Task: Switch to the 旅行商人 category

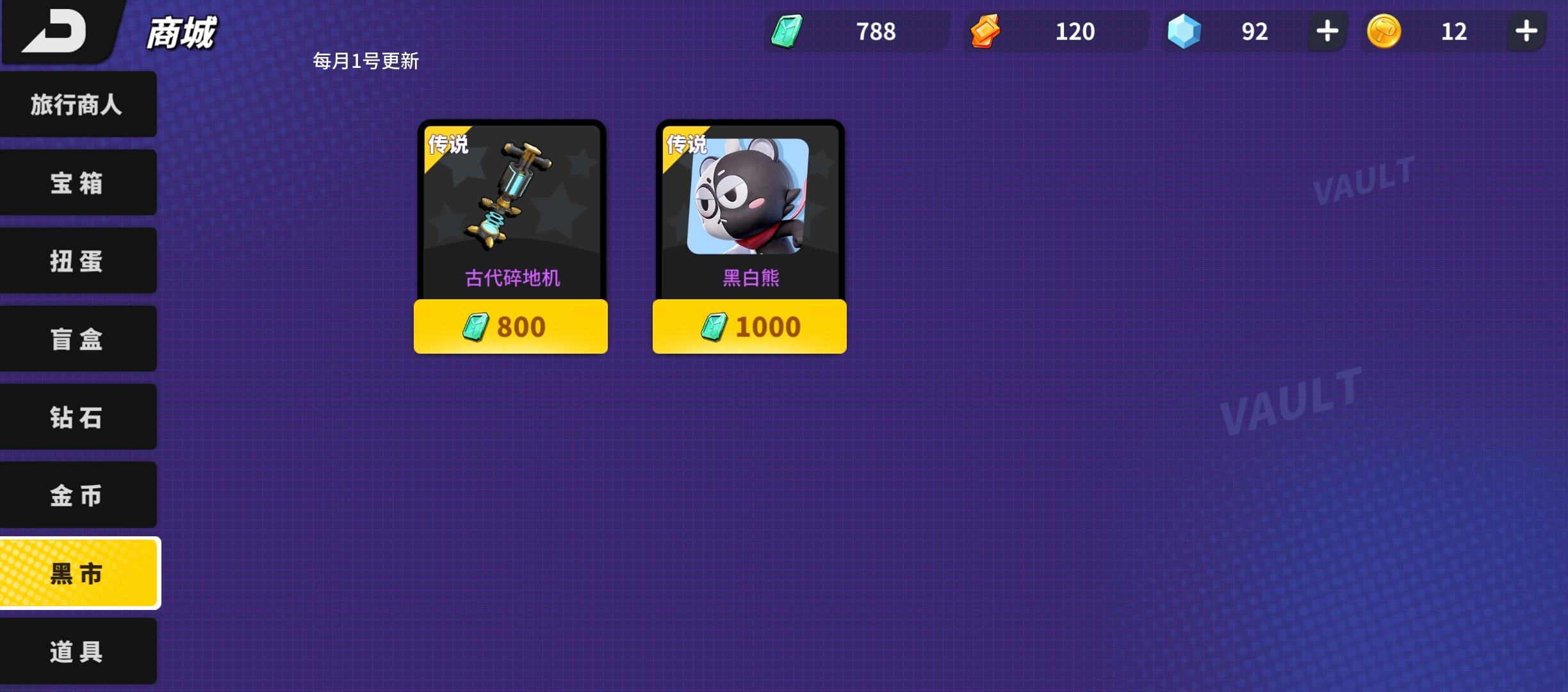Action: pyautogui.click(x=78, y=104)
